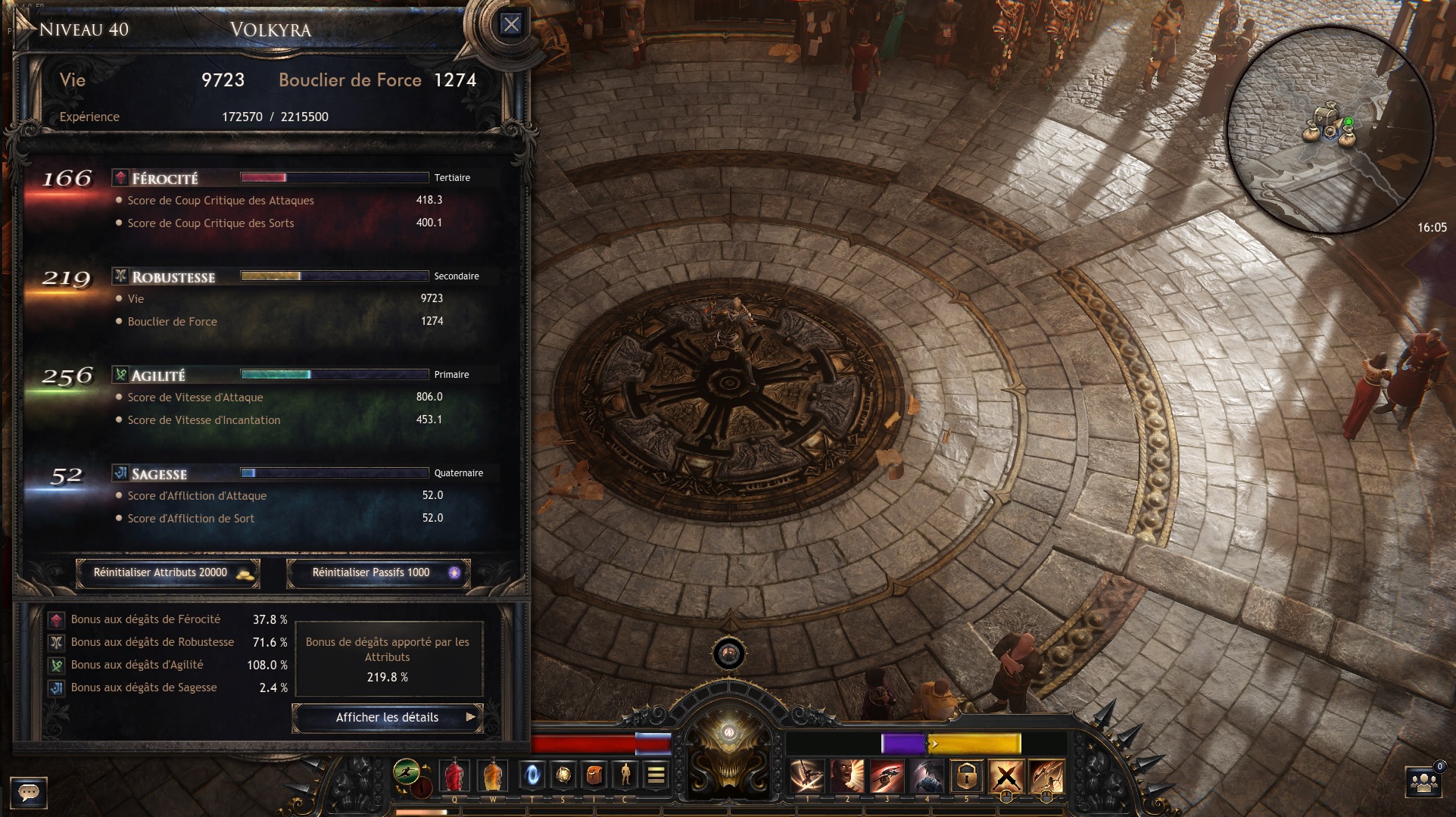Screen dimensions: 1456x817
Task: Click the Réinitialiser Attributs 20000 button
Action: 167,573
